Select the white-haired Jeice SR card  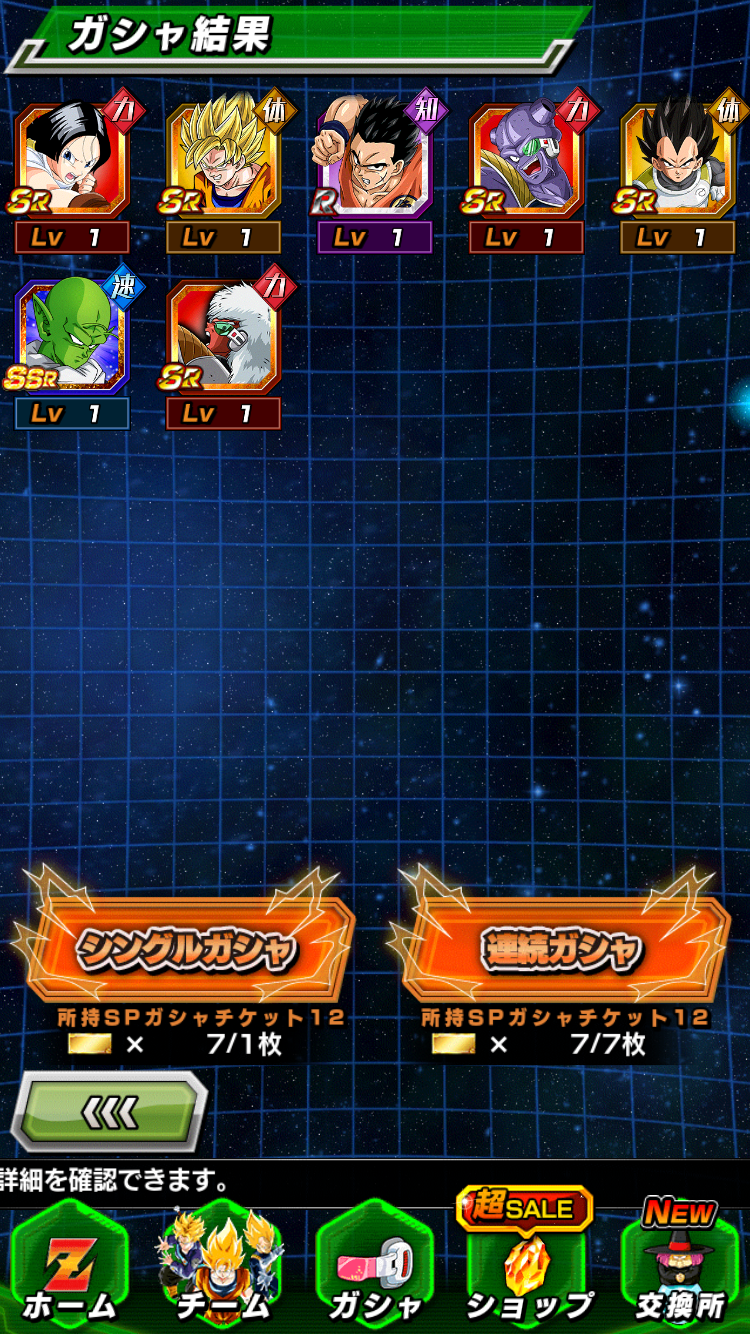223,338
